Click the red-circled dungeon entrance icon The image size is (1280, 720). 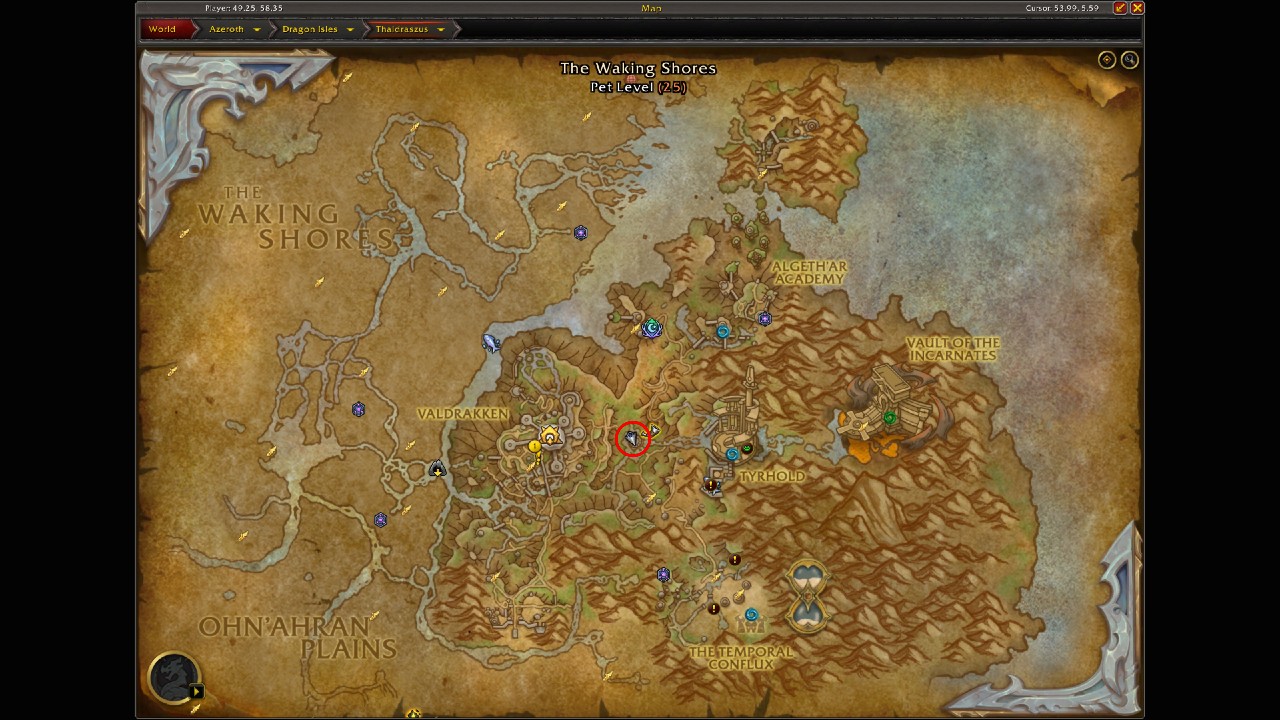coord(632,437)
